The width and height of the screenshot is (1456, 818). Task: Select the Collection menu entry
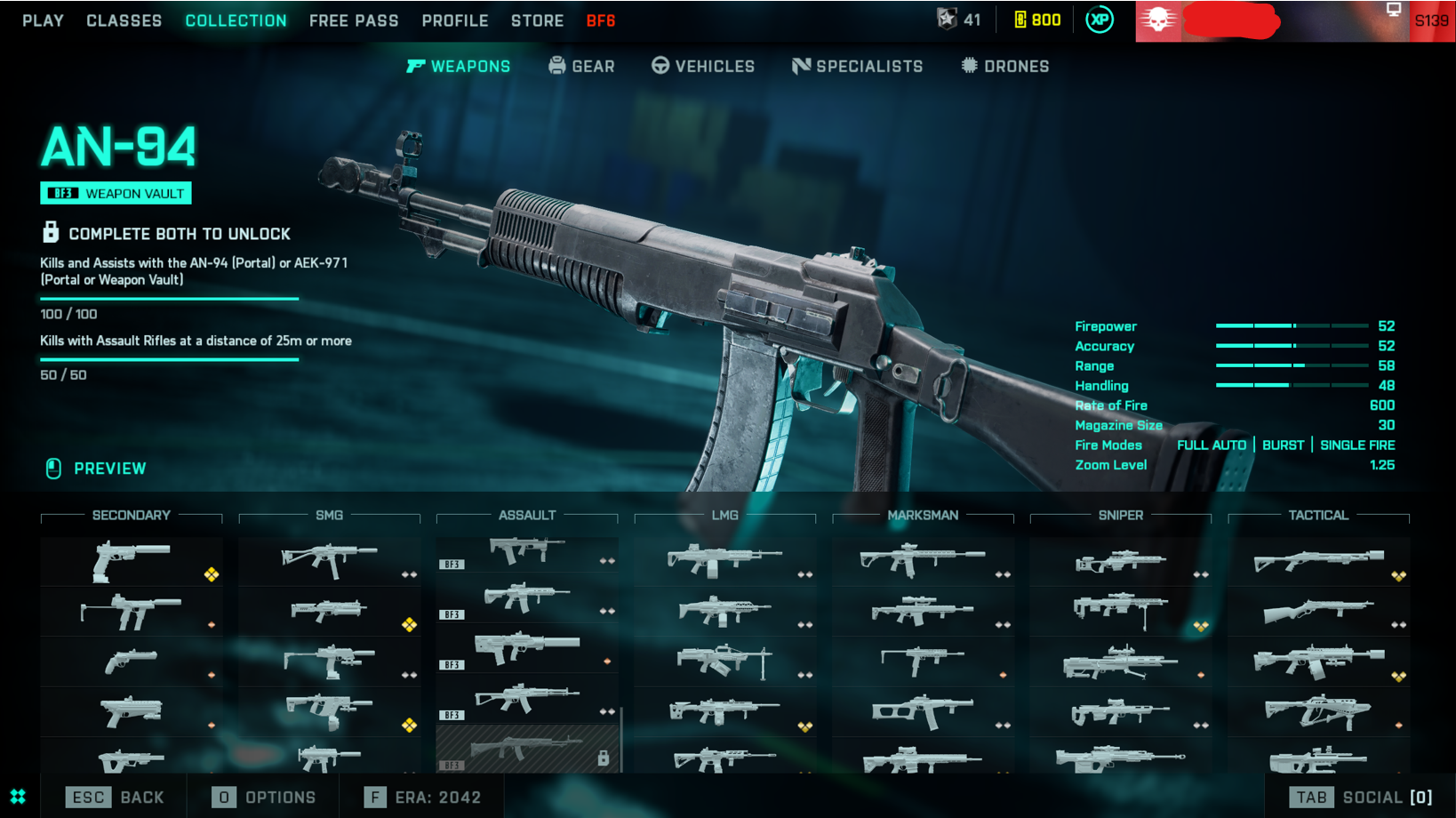pos(236,20)
